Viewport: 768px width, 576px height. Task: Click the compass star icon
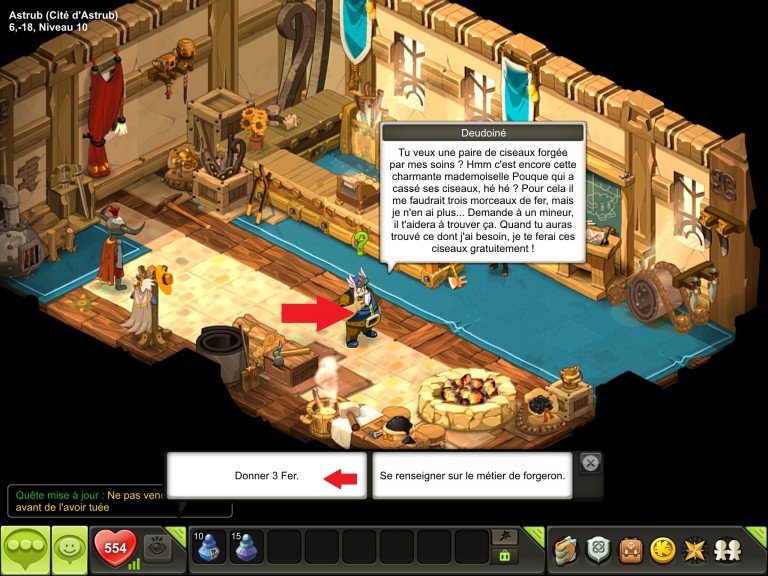pos(693,549)
